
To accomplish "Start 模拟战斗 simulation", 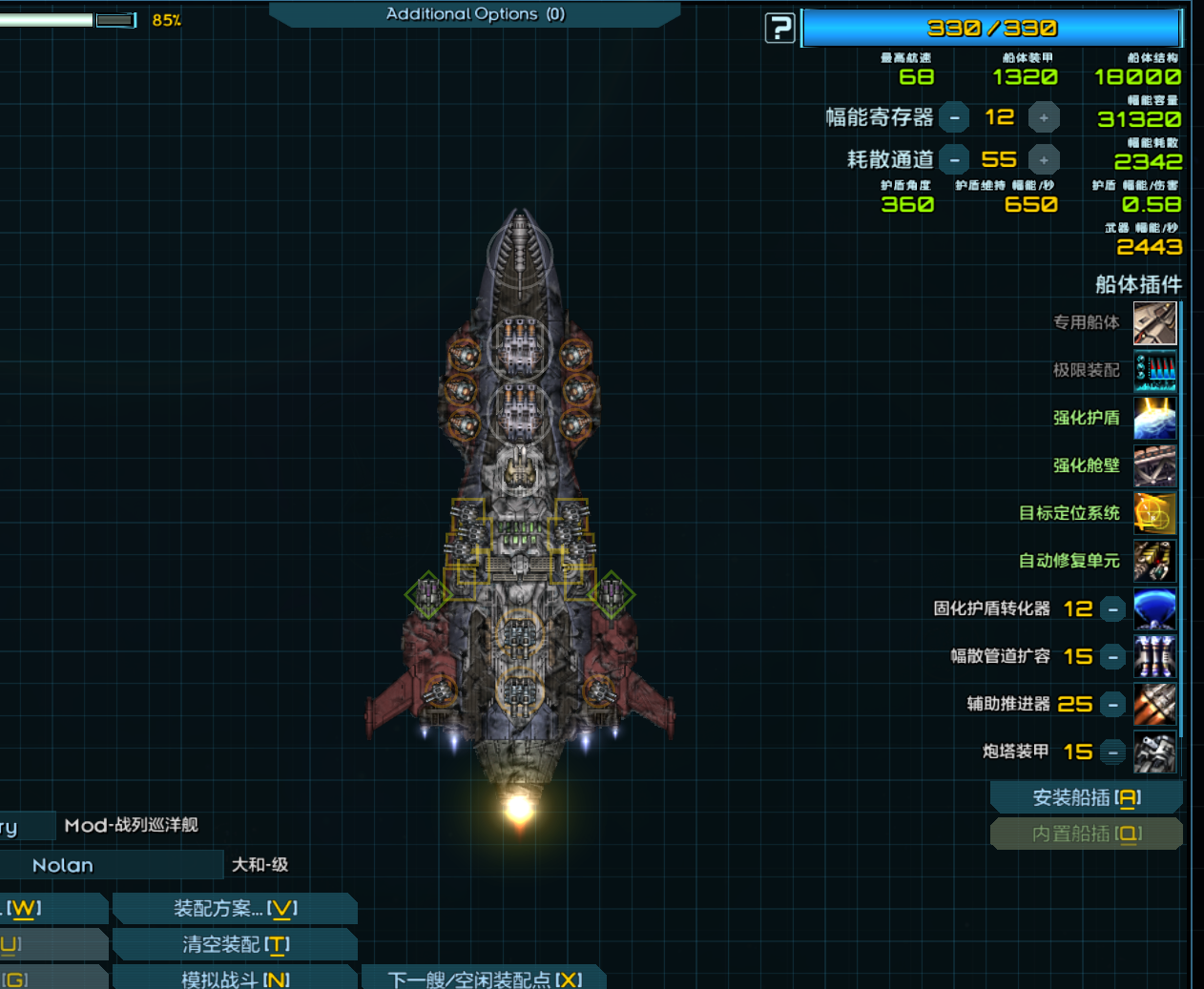I will 235,979.
